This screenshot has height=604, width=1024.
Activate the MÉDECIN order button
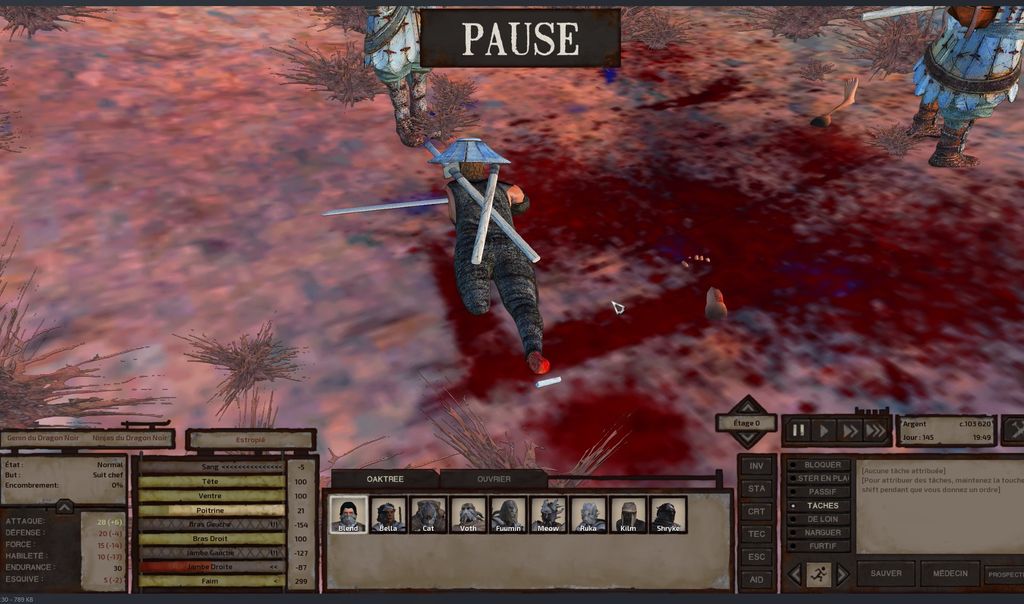949,574
